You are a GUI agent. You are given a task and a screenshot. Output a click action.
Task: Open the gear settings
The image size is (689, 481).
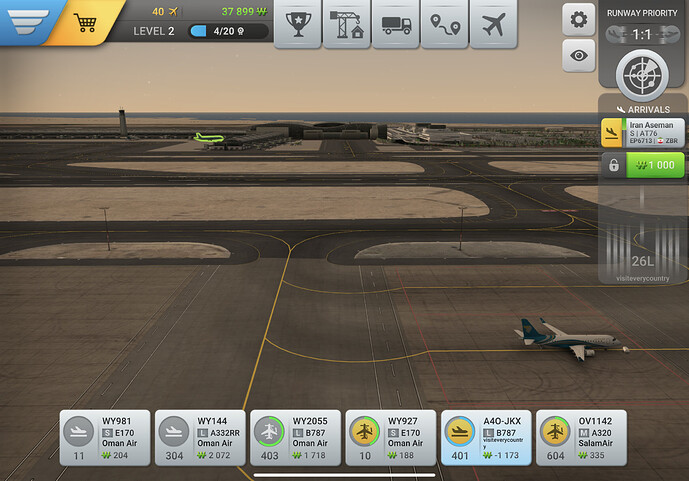pyautogui.click(x=577, y=20)
